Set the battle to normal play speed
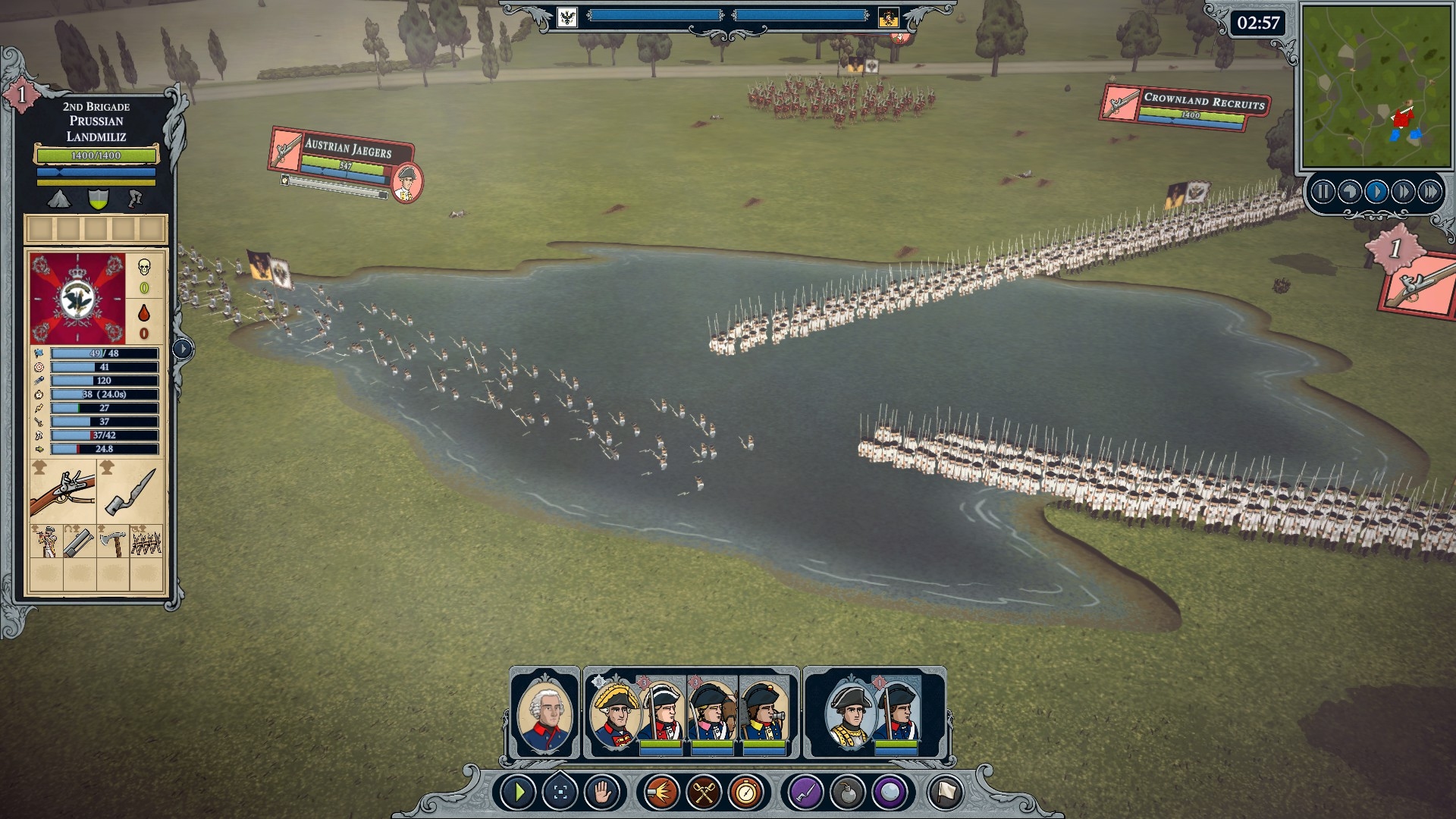The image size is (1456, 819). click(x=1376, y=192)
